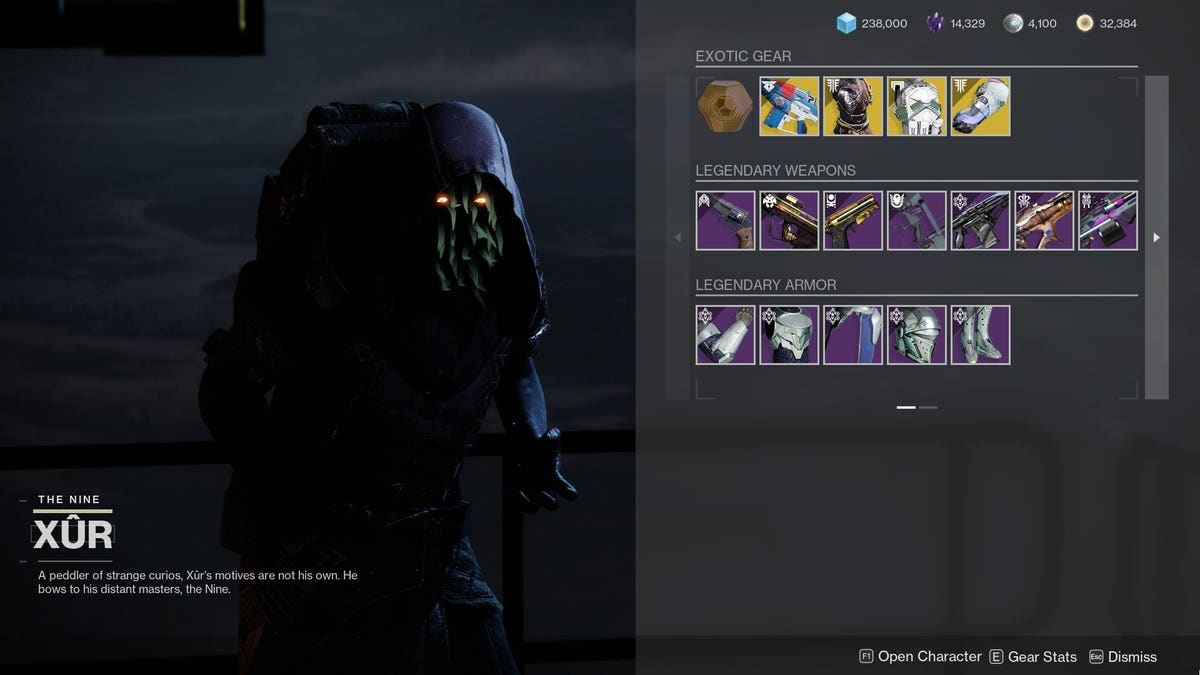Inspect the exotic gauntlets item
The height and width of the screenshot is (675, 1200).
coord(981,106)
